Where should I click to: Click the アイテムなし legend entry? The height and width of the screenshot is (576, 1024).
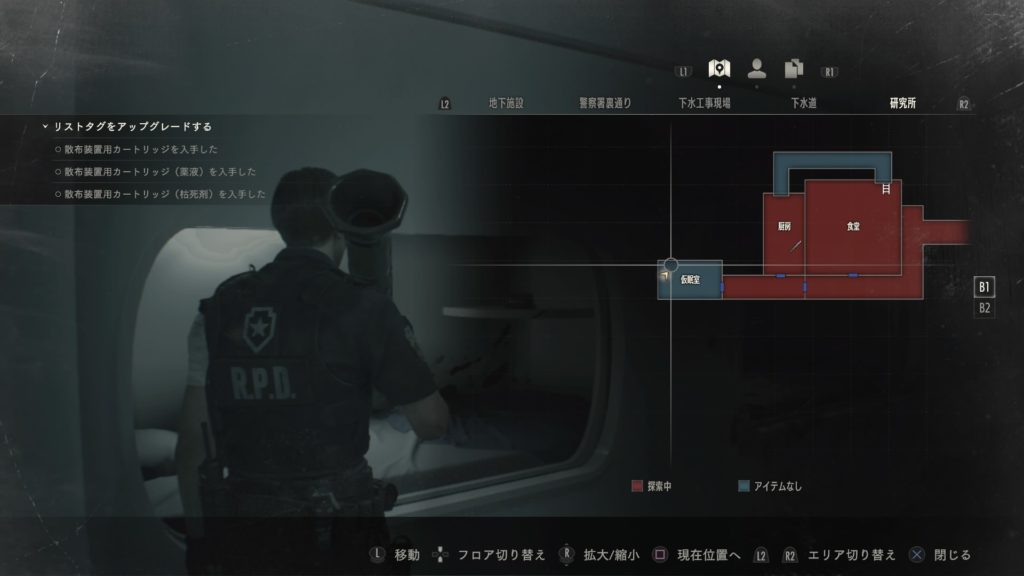tap(771, 487)
